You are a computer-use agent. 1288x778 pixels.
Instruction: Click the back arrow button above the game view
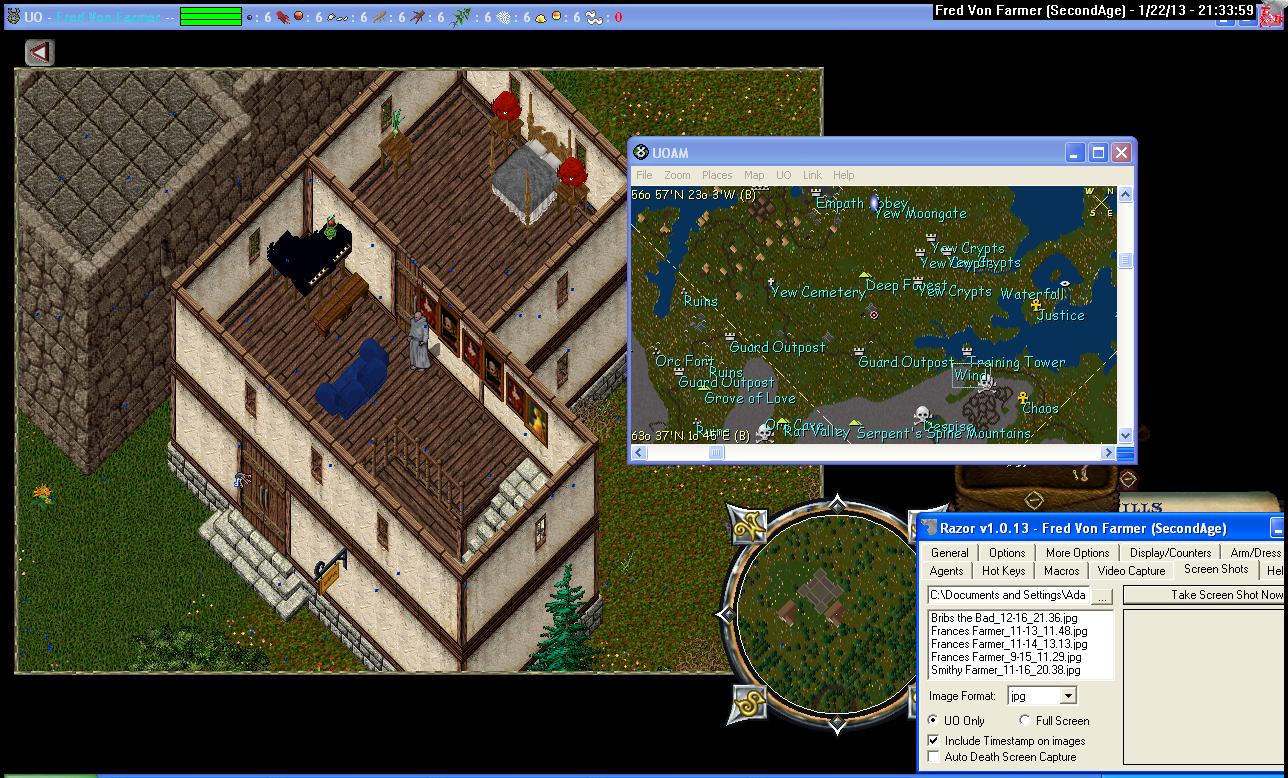[x=39, y=52]
